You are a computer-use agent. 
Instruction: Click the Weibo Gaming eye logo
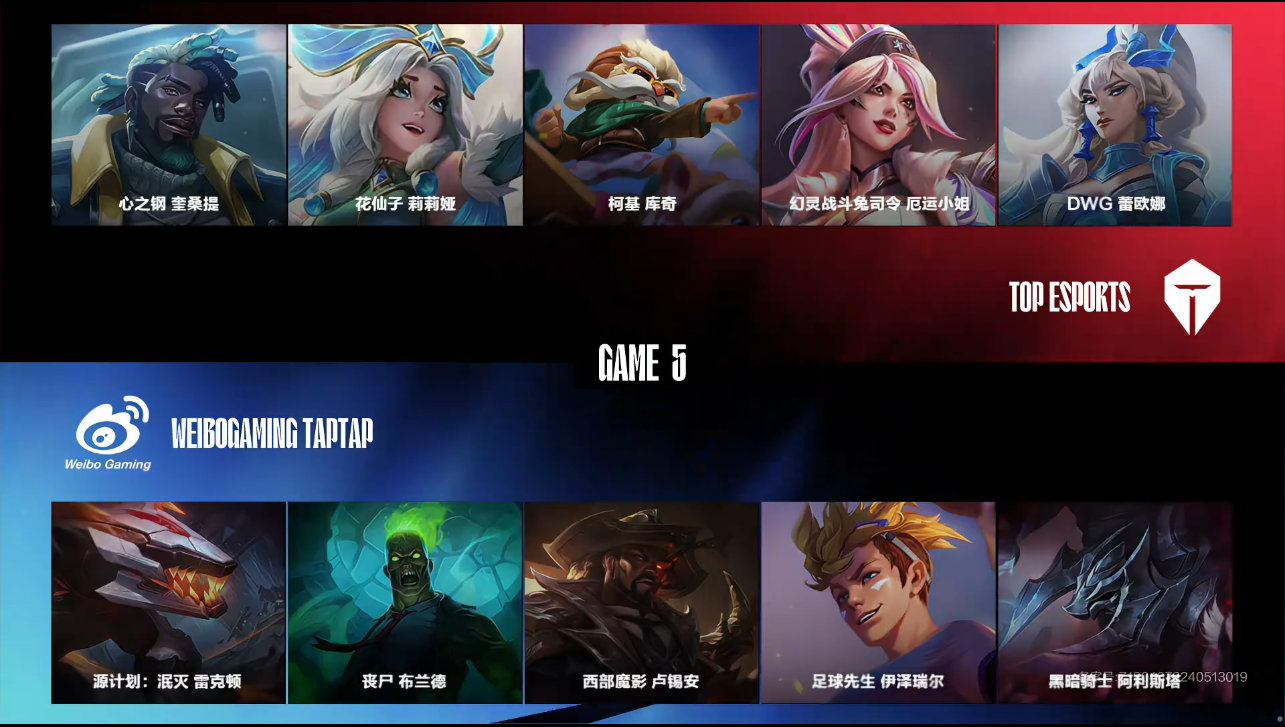tap(113, 432)
